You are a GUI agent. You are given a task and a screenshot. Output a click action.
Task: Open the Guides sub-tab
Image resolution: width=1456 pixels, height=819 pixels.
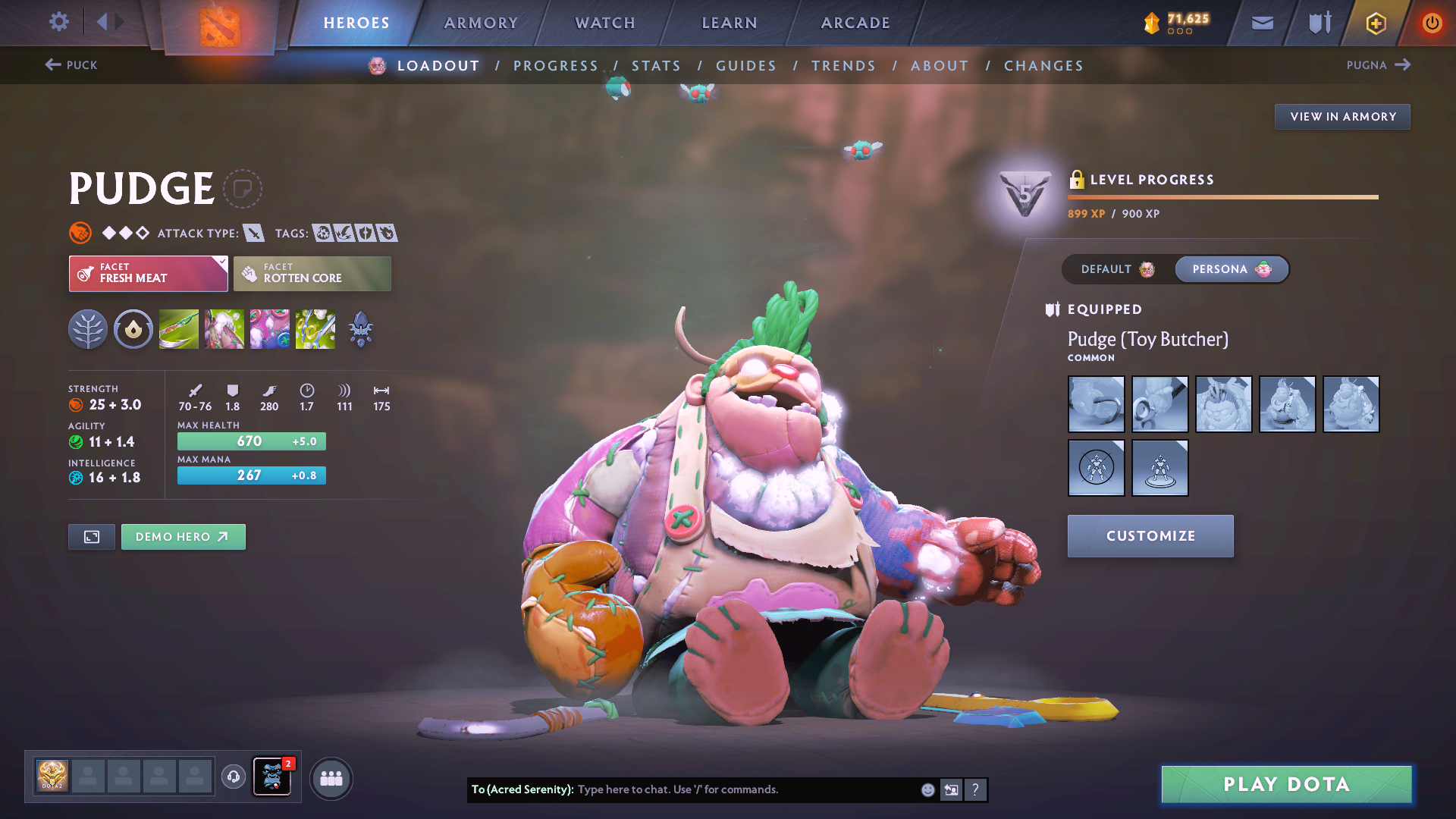pos(746,66)
